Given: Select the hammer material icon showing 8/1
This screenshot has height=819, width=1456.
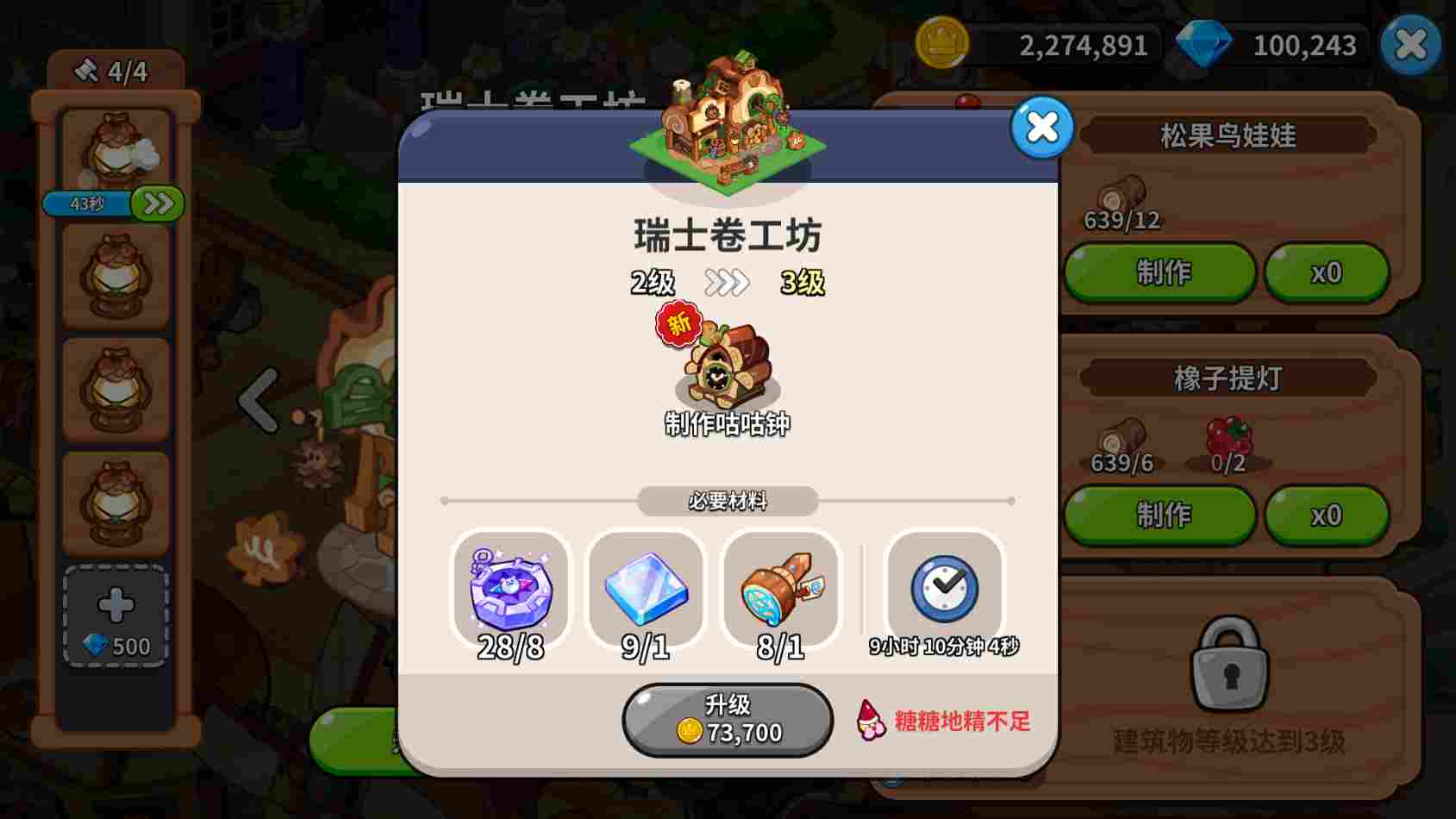Looking at the screenshot, I should pyautogui.click(x=780, y=590).
